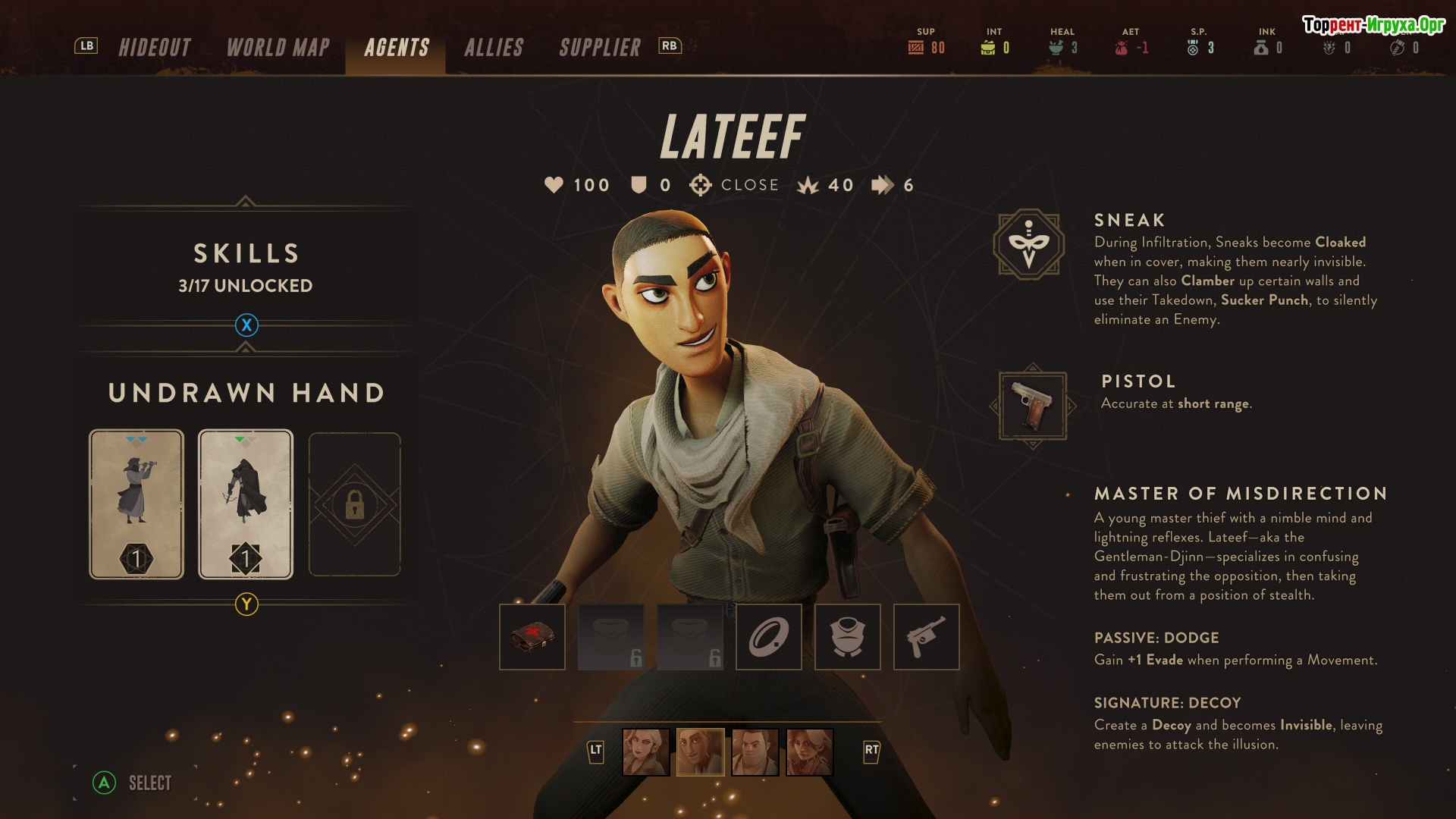
Task: Open the ring accessory slot
Action: (769, 637)
